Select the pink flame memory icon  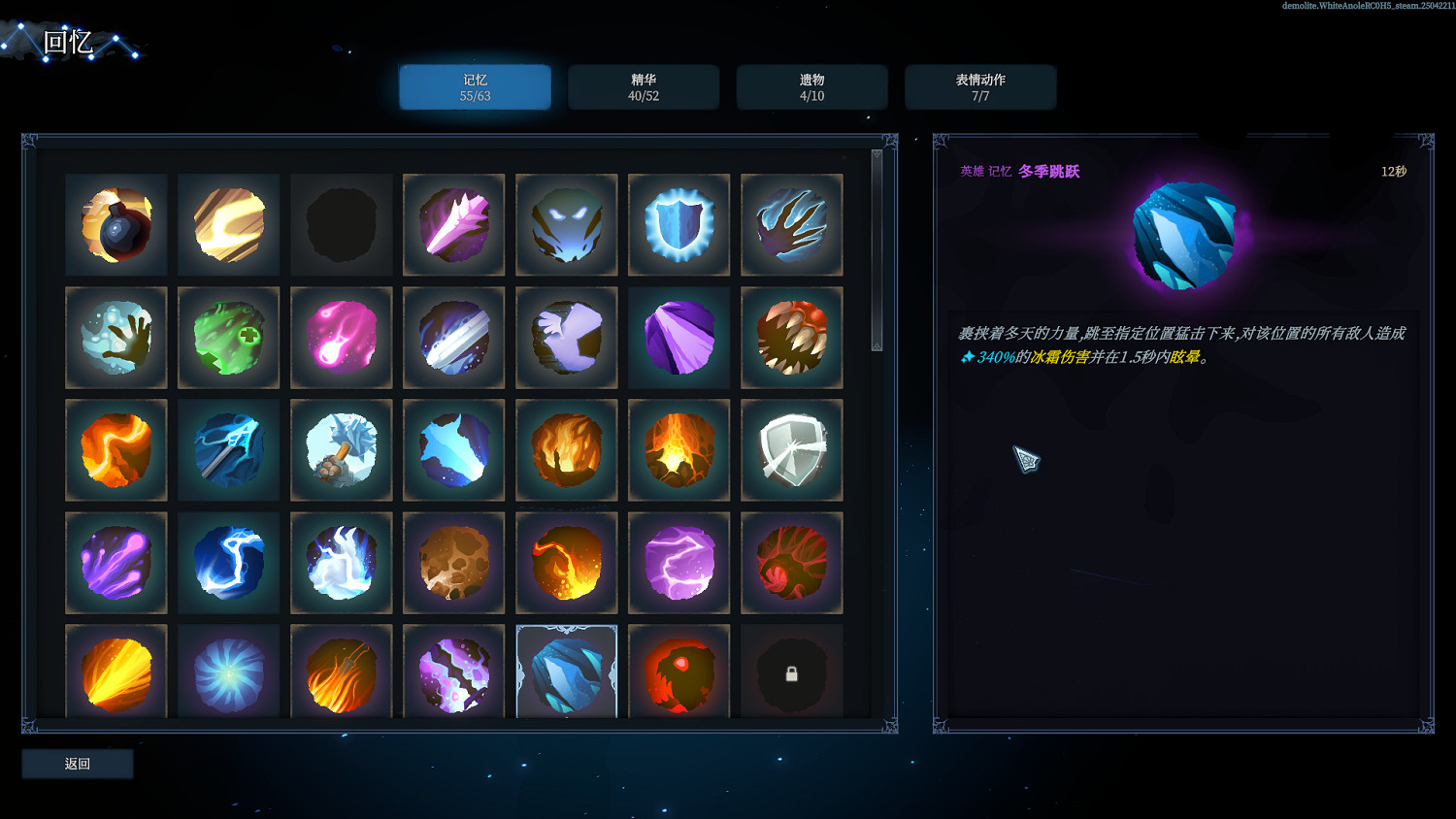tap(341, 338)
